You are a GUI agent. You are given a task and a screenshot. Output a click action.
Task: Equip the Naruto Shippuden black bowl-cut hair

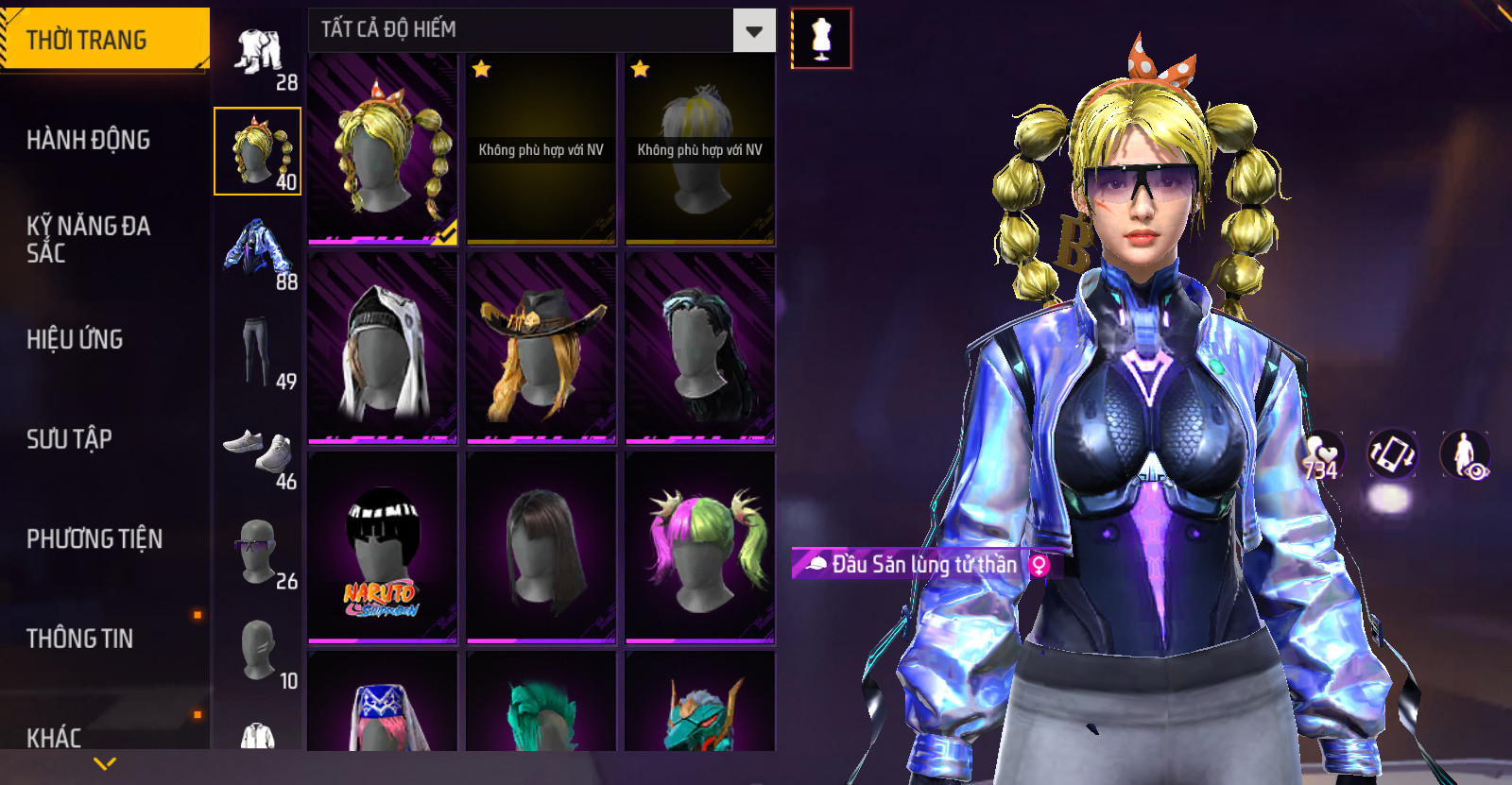tap(383, 548)
